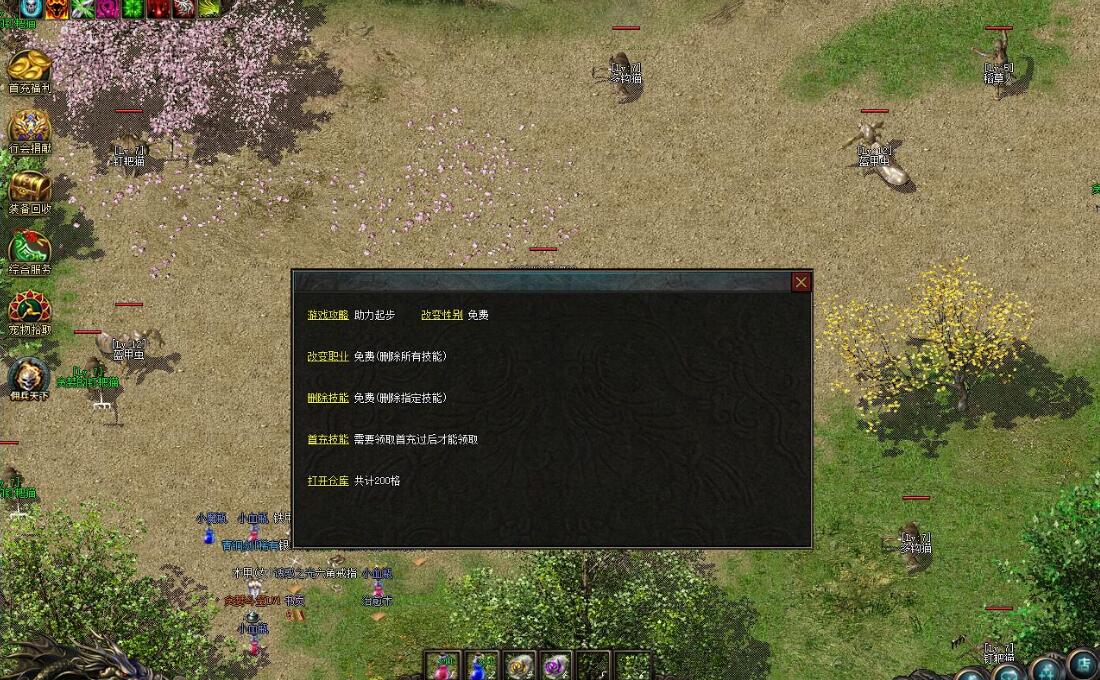Use the blue mana potion slot

tap(480, 666)
